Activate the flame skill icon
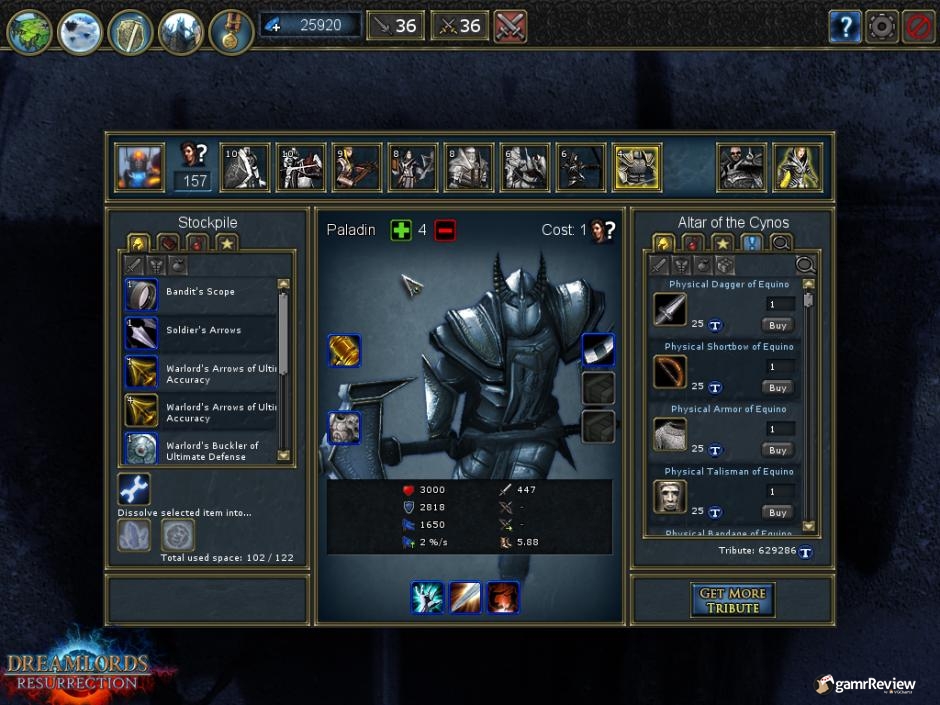The width and height of the screenshot is (940, 705). [503, 597]
